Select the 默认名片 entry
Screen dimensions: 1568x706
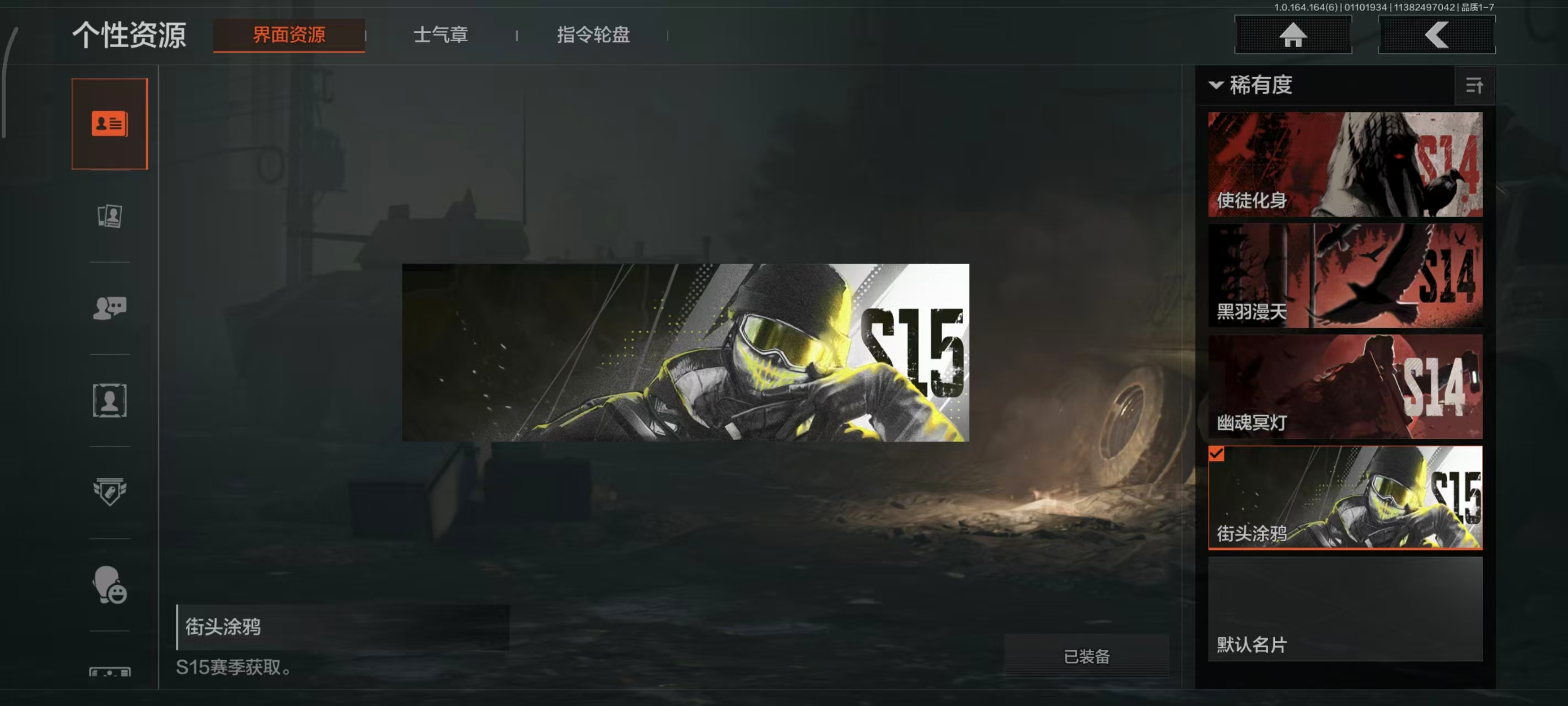(x=1344, y=615)
